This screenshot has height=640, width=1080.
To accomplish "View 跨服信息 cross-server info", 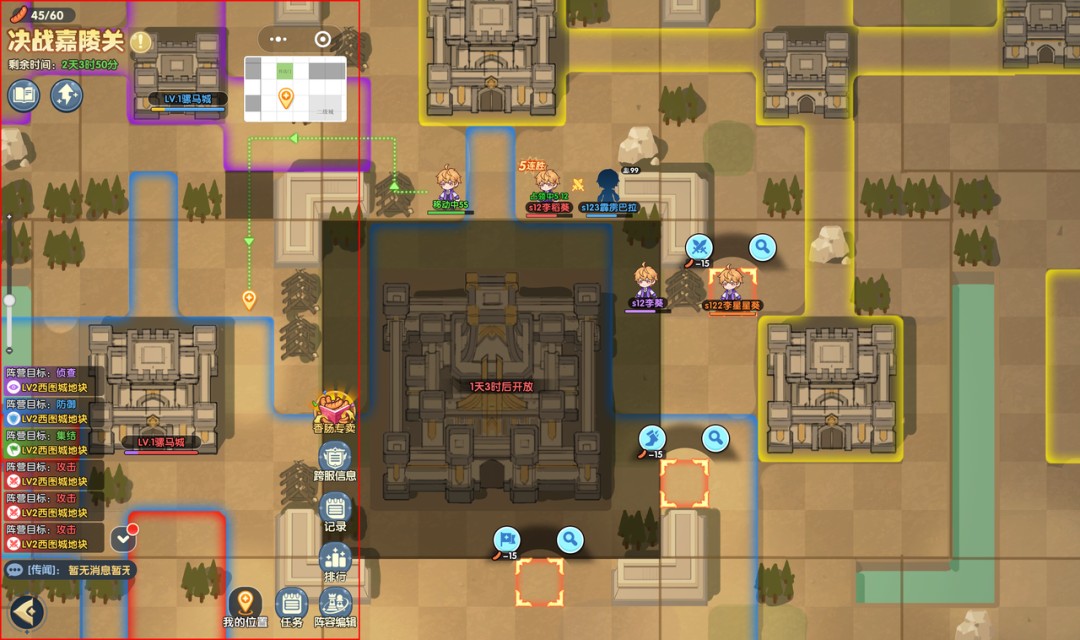I will 334,461.
